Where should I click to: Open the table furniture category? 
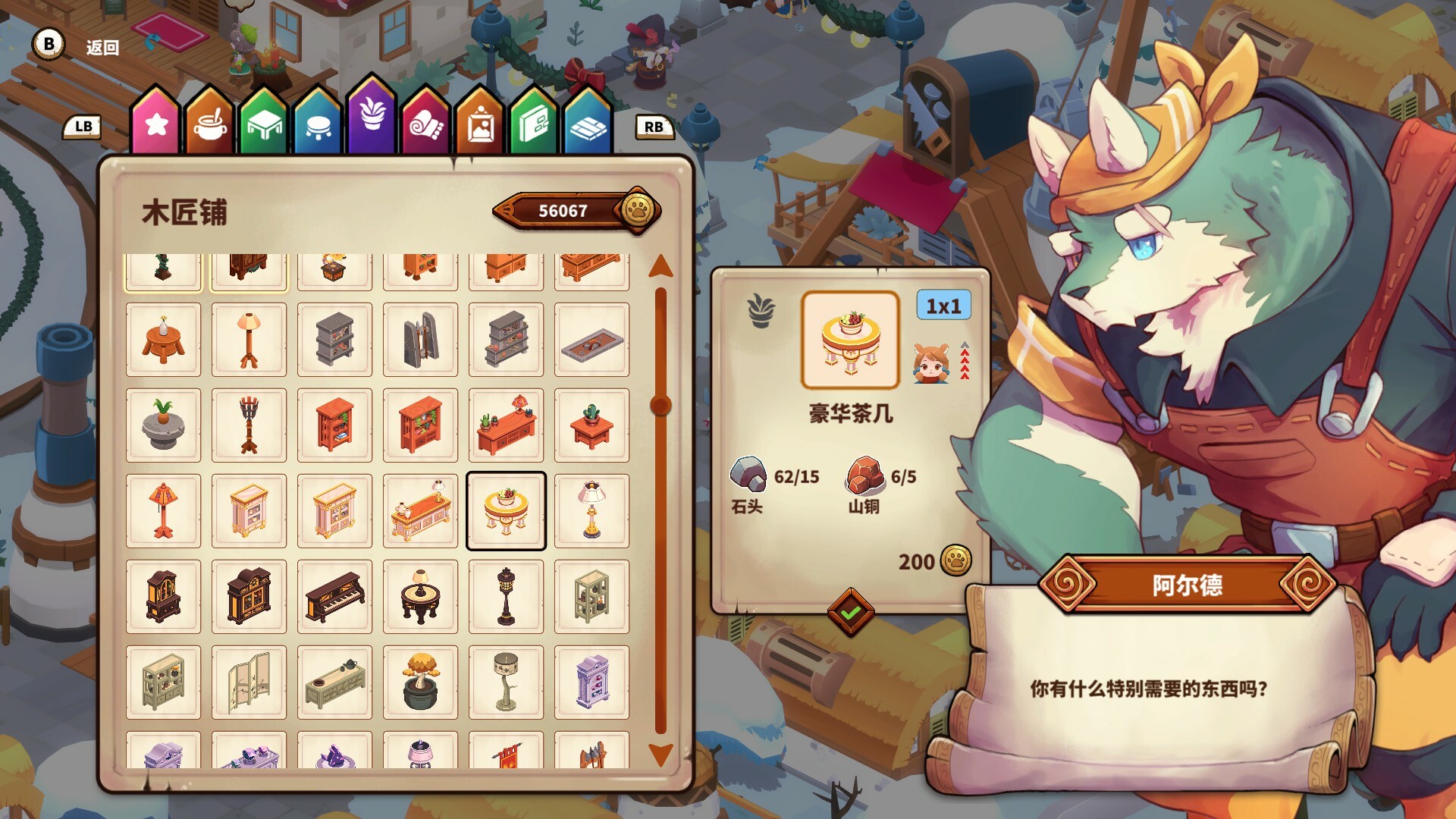(263, 121)
